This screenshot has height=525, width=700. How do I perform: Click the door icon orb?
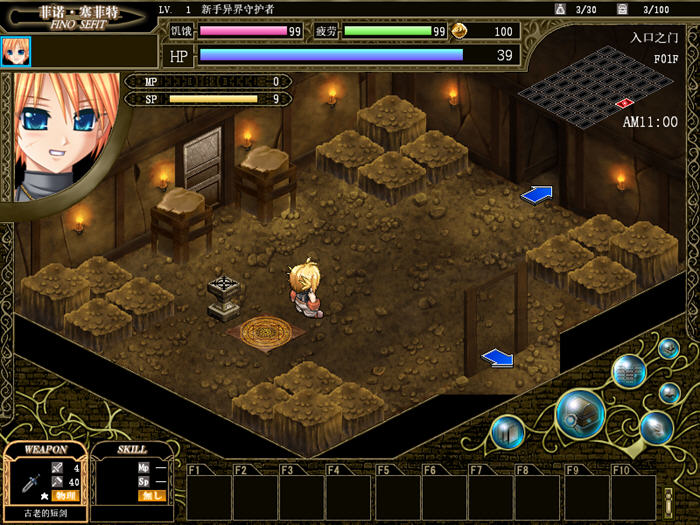(508, 432)
